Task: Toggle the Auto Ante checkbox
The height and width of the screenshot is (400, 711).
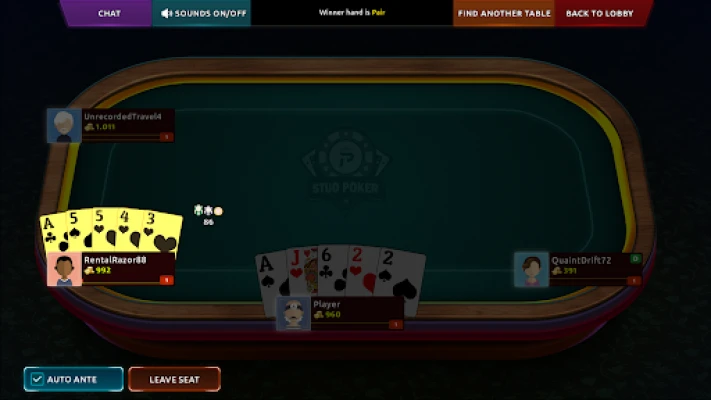Action: tap(38, 380)
